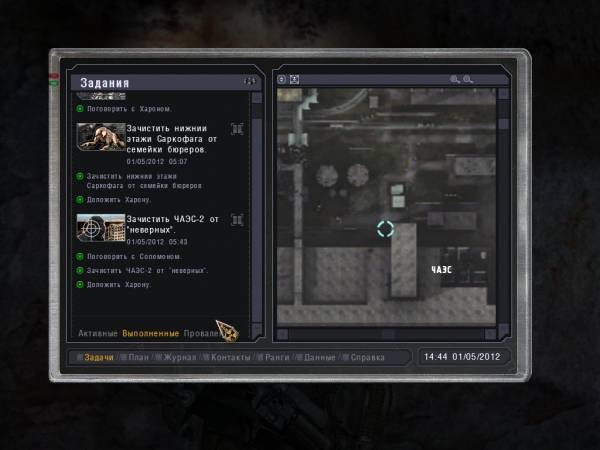Show Sarcophagus task on map via its map icon
This screenshot has width=600, height=450.
[237, 129]
